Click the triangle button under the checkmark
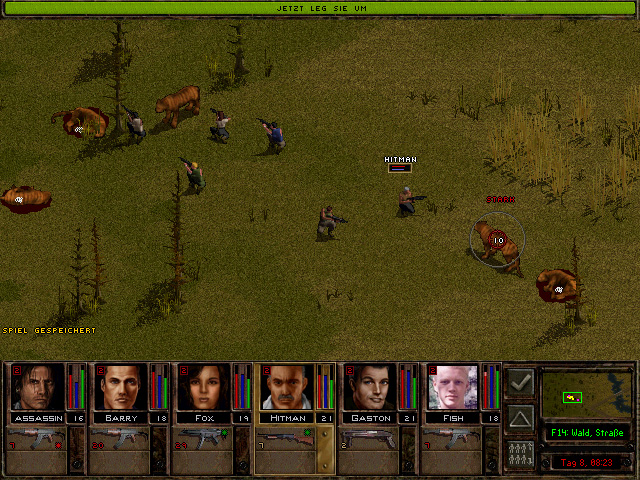This screenshot has width=640, height=480. click(x=520, y=416)
